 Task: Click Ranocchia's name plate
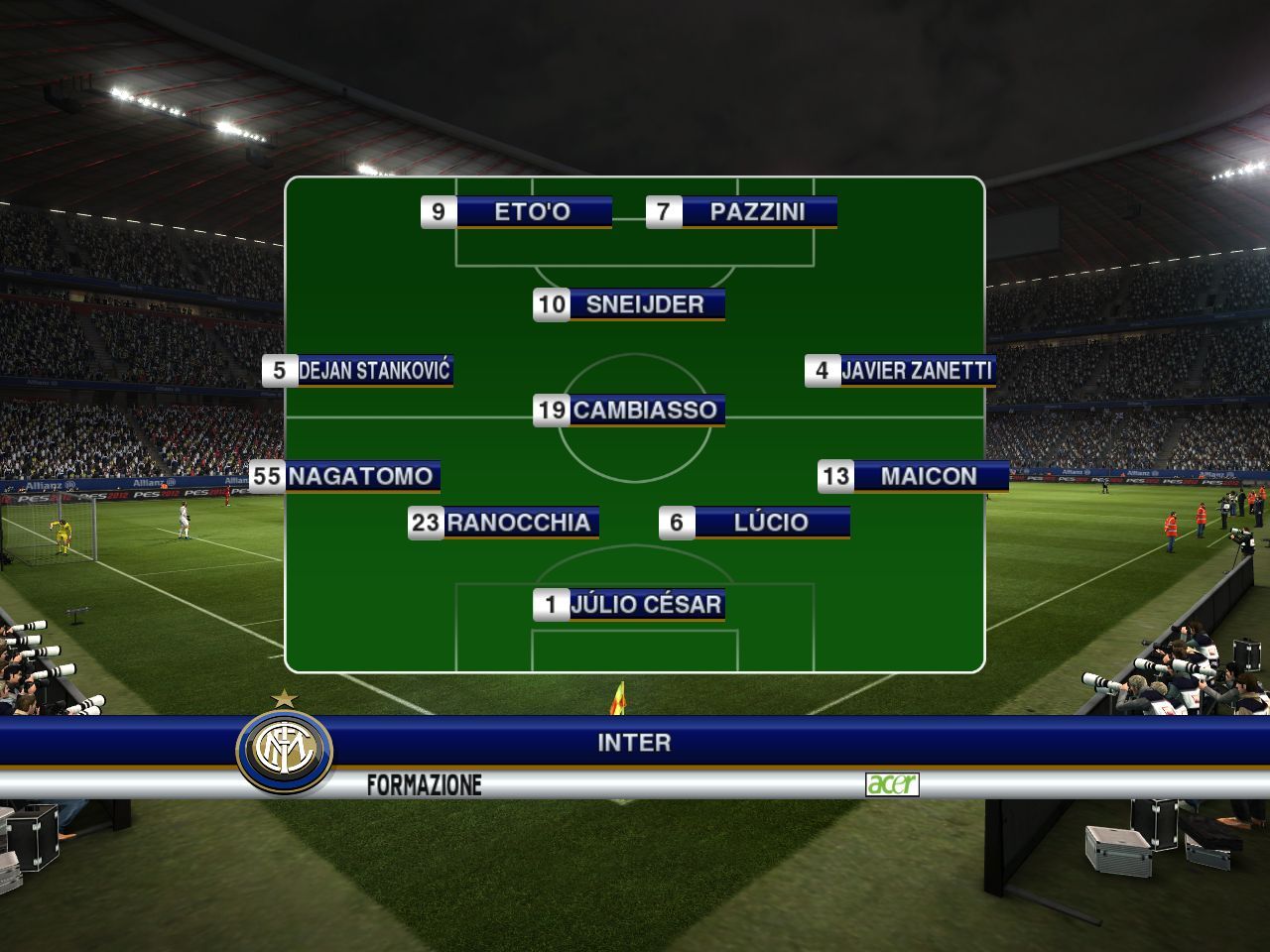tap(503, 523)
